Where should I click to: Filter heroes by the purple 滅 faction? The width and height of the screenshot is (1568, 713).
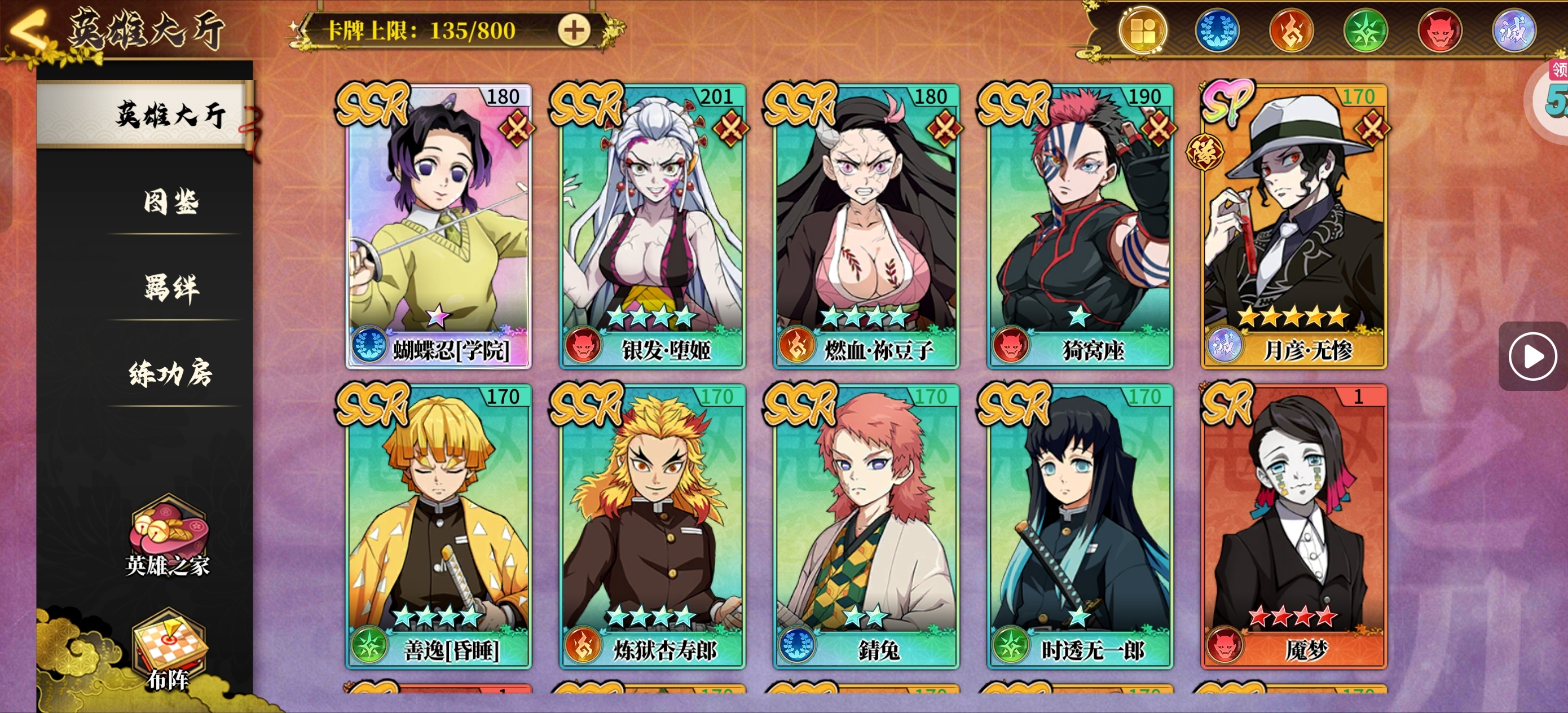1514,31
